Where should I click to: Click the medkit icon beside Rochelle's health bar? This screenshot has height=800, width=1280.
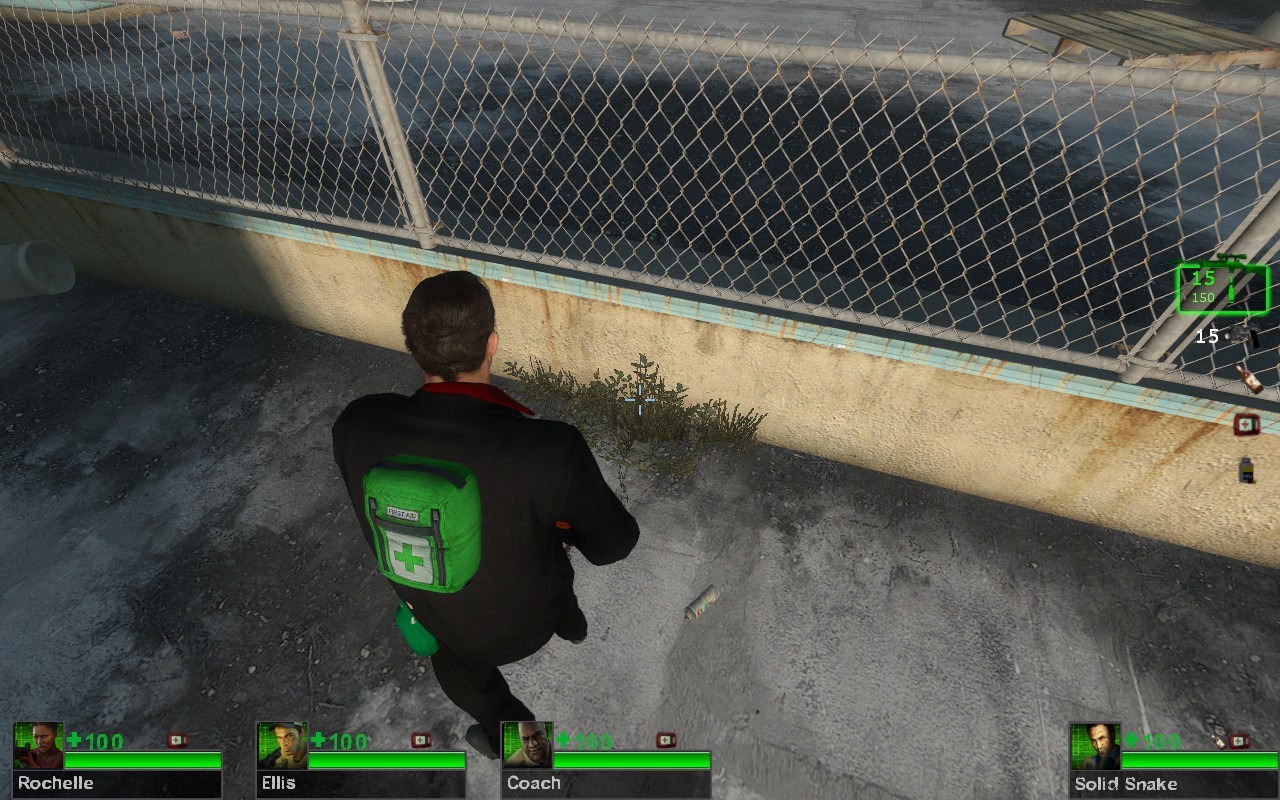tap(178, 741)
